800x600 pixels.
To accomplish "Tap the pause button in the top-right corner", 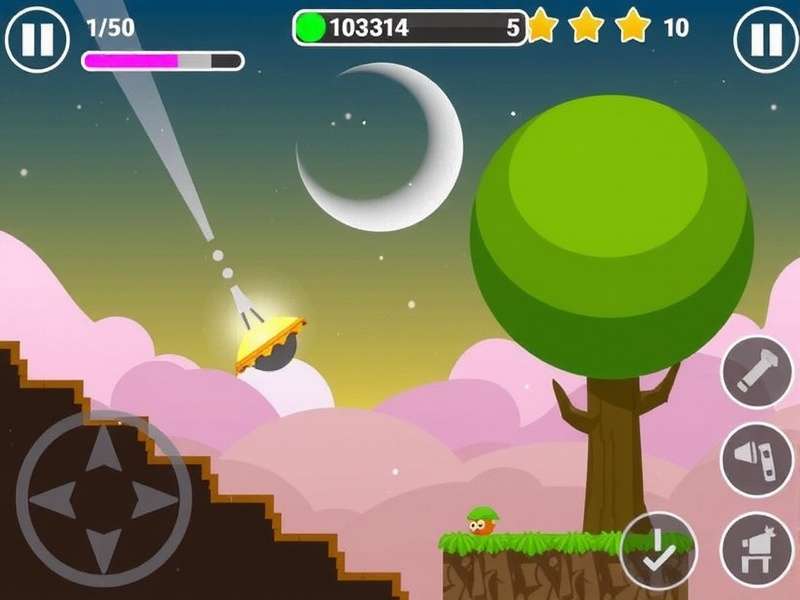I will 766,39.
